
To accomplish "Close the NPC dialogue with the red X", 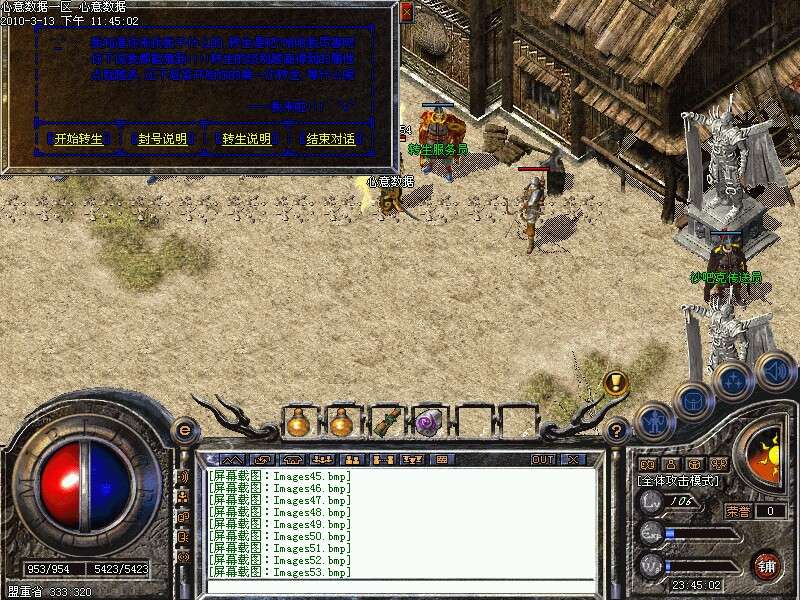I will 405,12.
